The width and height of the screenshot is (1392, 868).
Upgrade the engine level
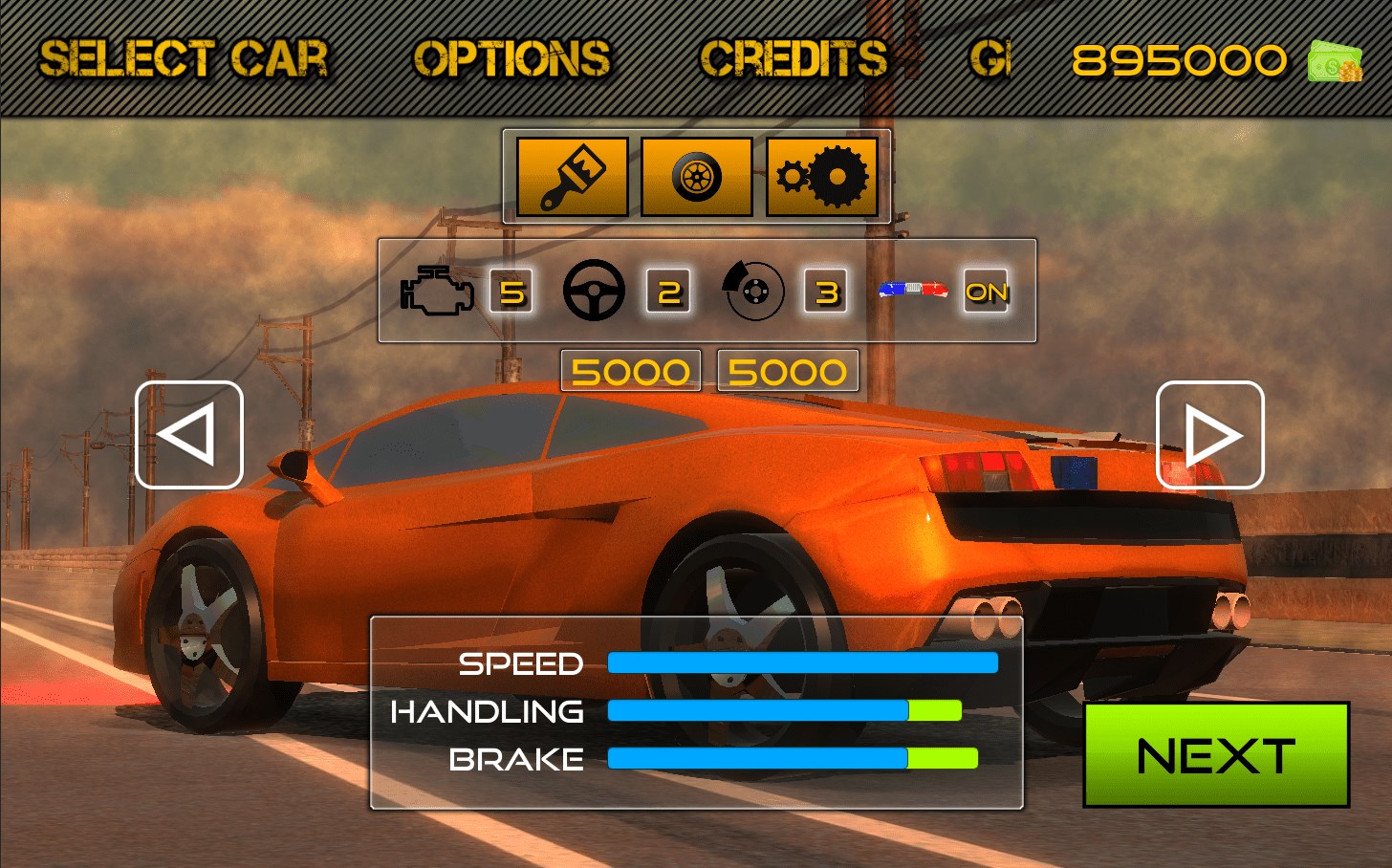click(511, 292)
